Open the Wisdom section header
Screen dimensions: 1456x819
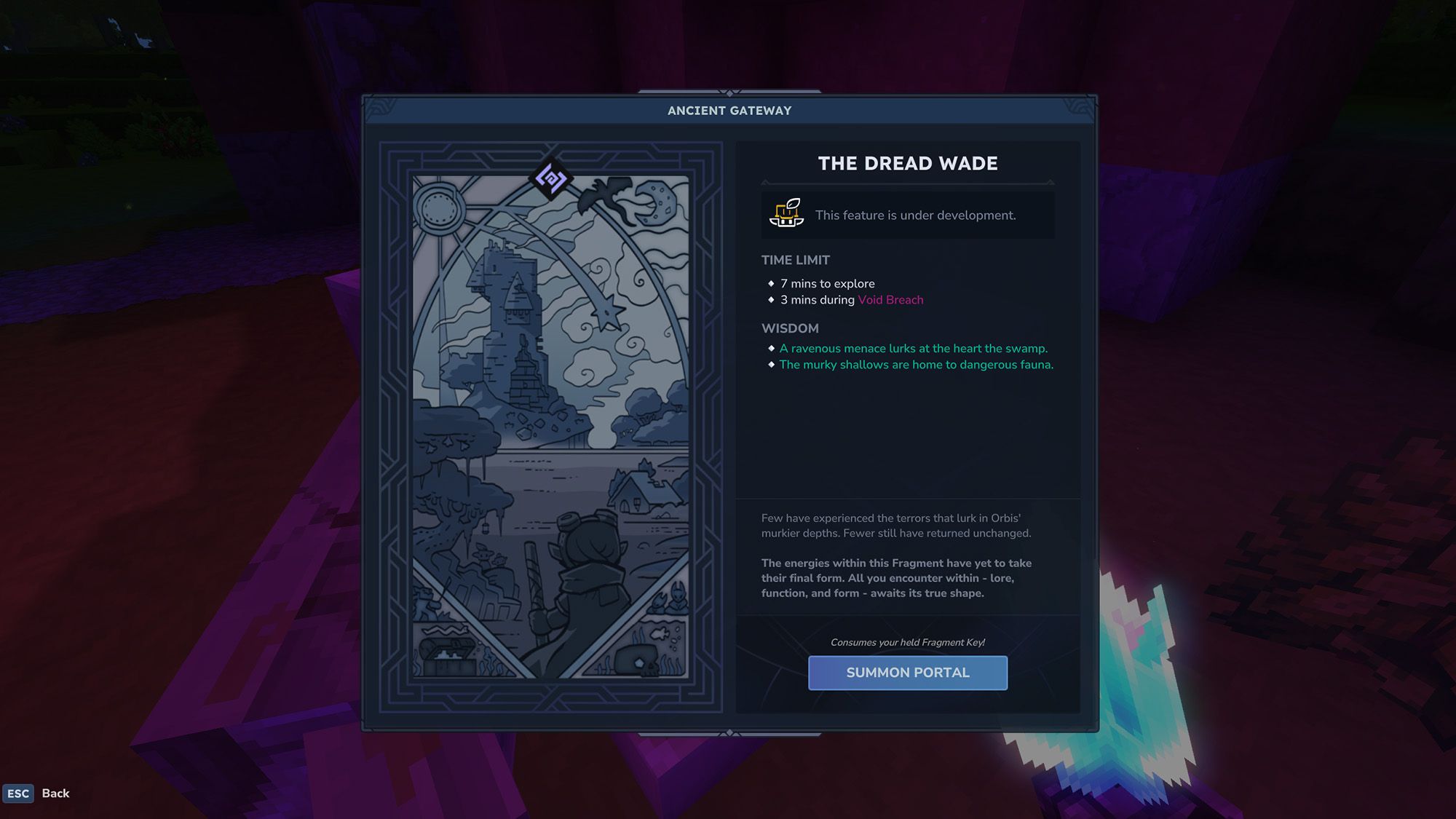coord(790,328)
